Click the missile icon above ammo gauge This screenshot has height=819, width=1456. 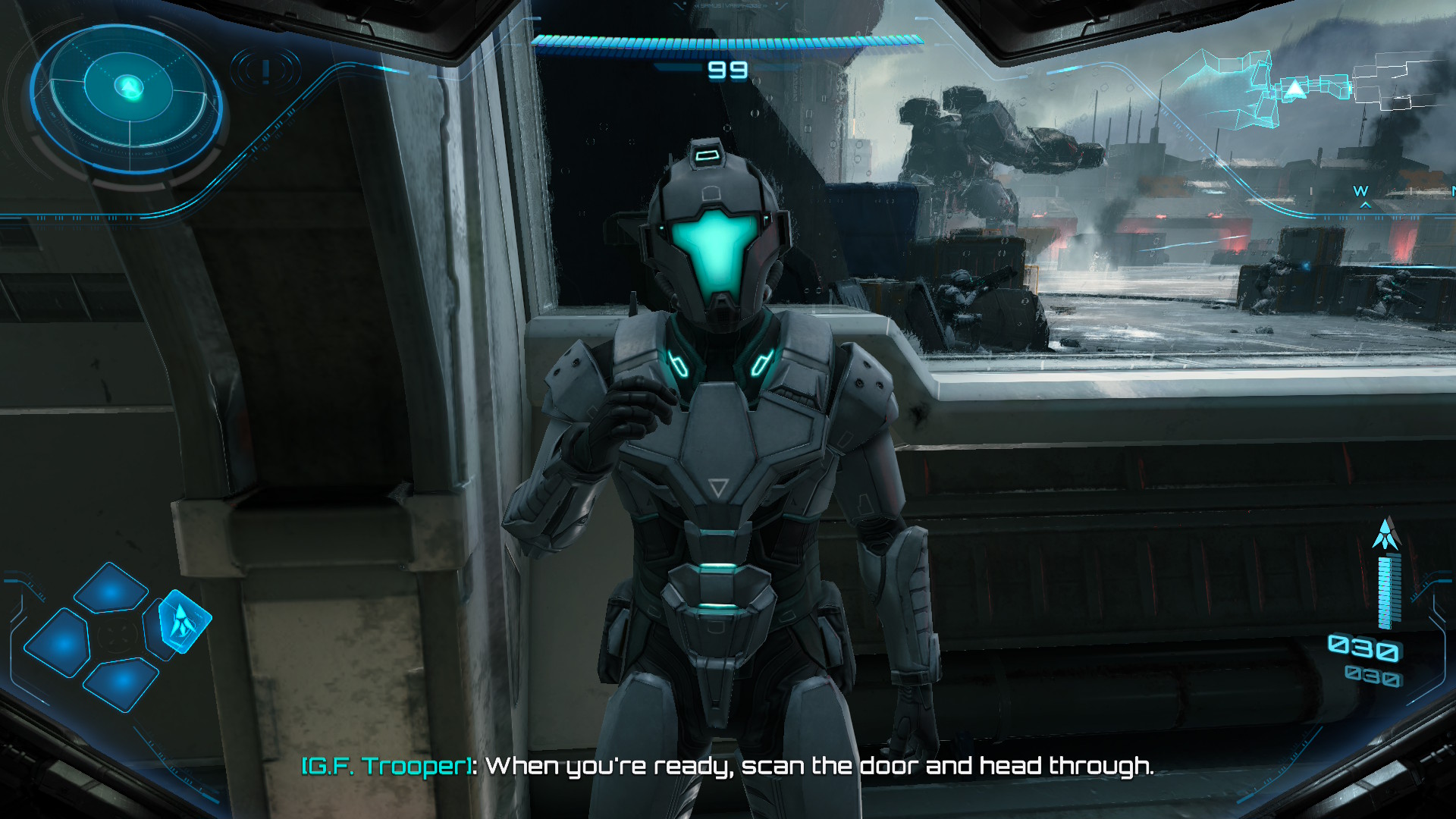[x=1387, y=535]
